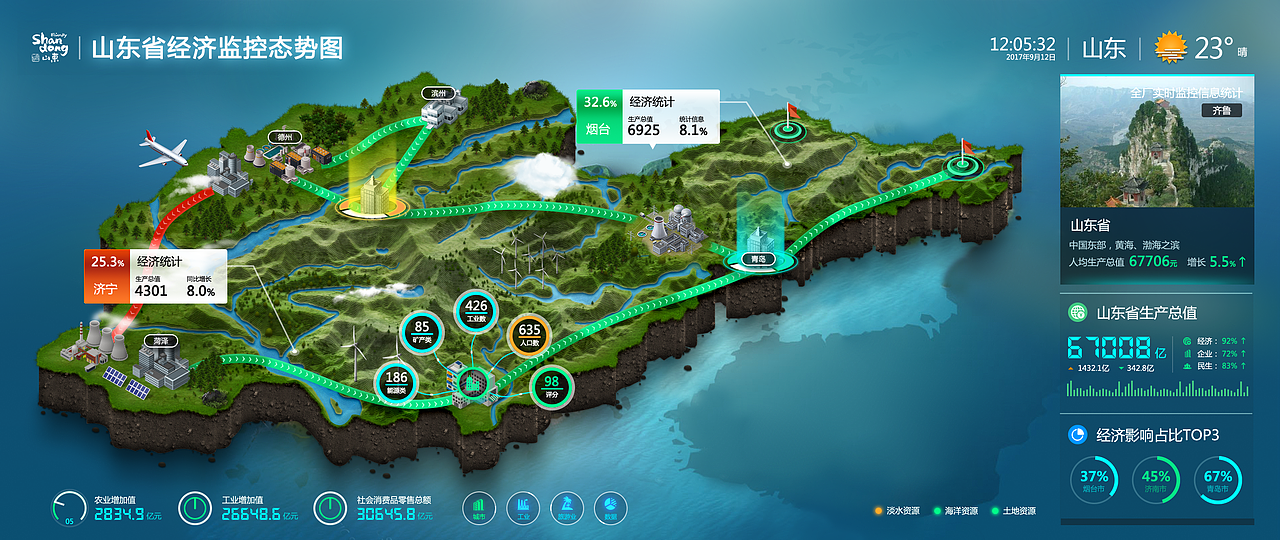The image size is (1280, 540).
Task: Toggle the 海洋资源 legend entry
Action: (955, 511)
